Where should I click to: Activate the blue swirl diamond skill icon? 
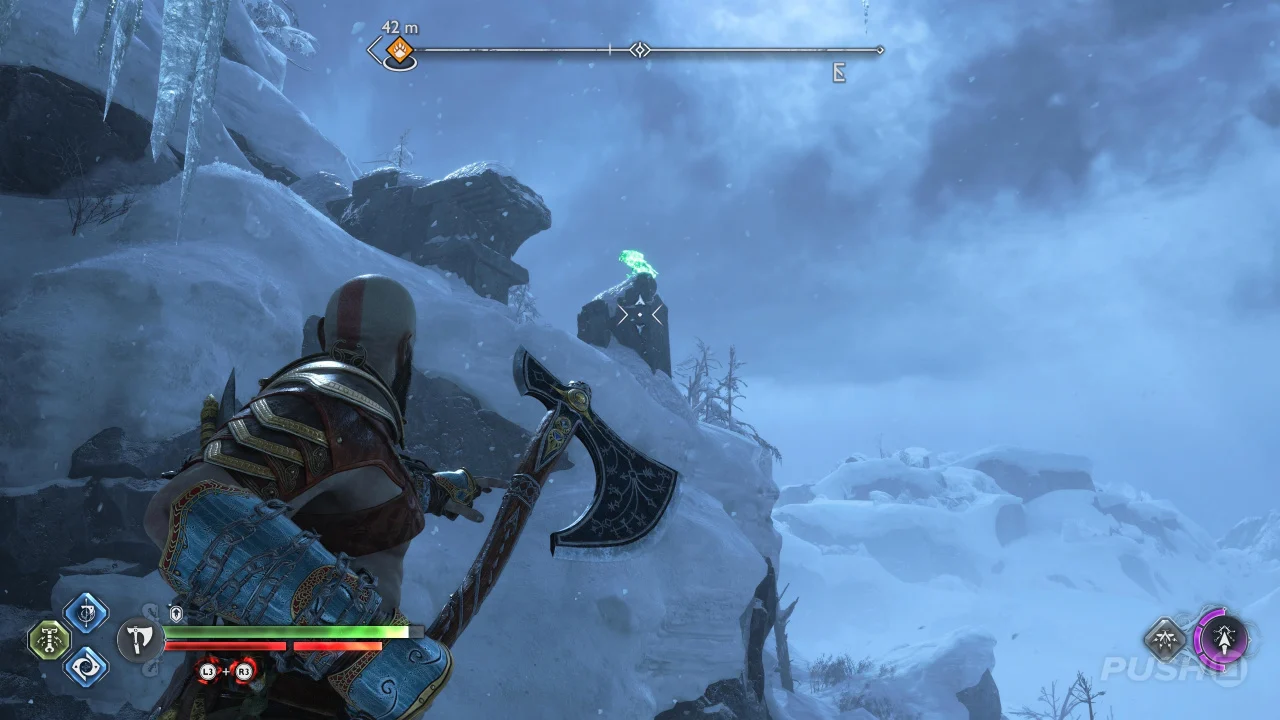coord(86,666)
